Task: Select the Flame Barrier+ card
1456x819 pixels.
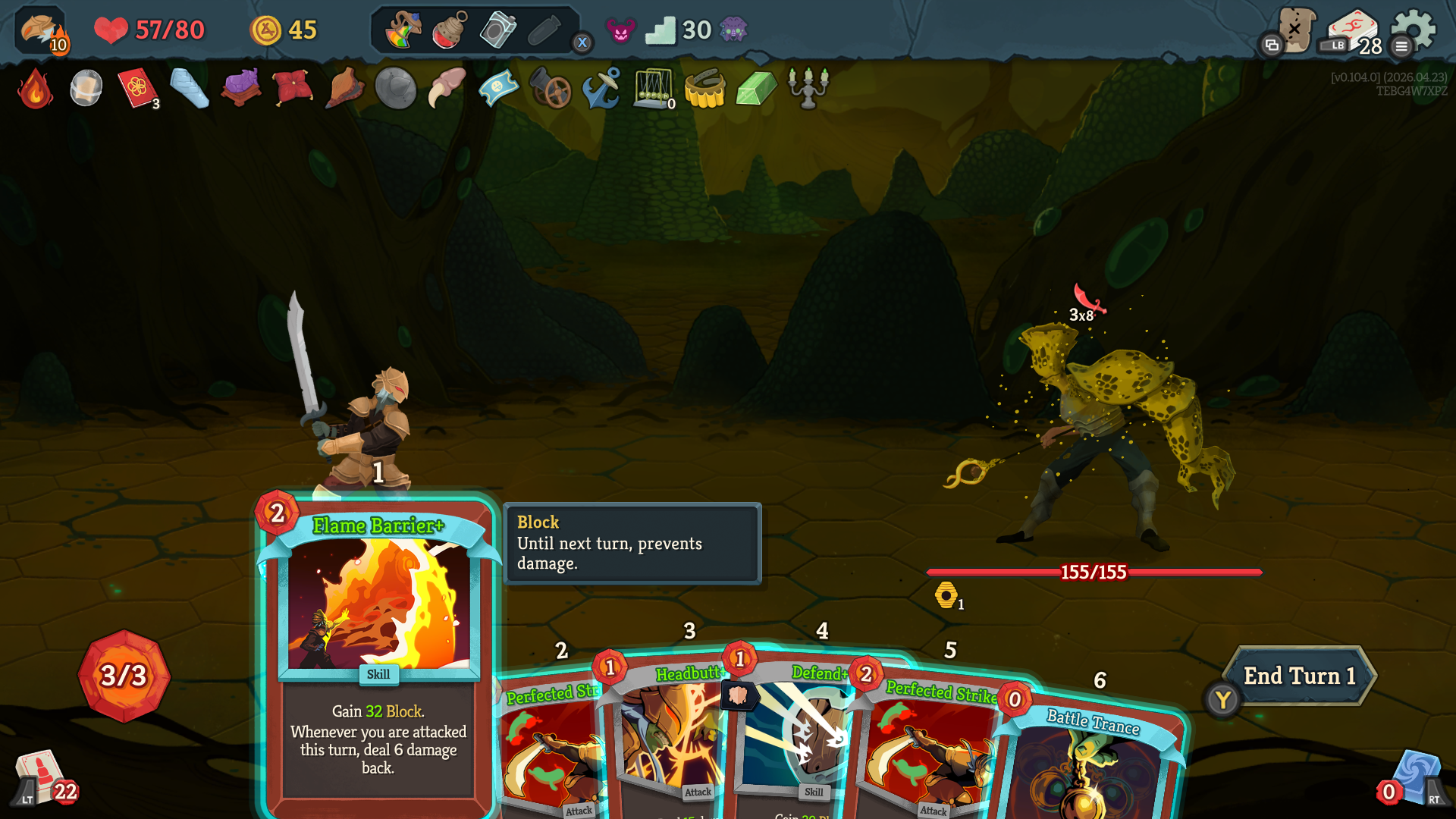Action: coord(378,652)
